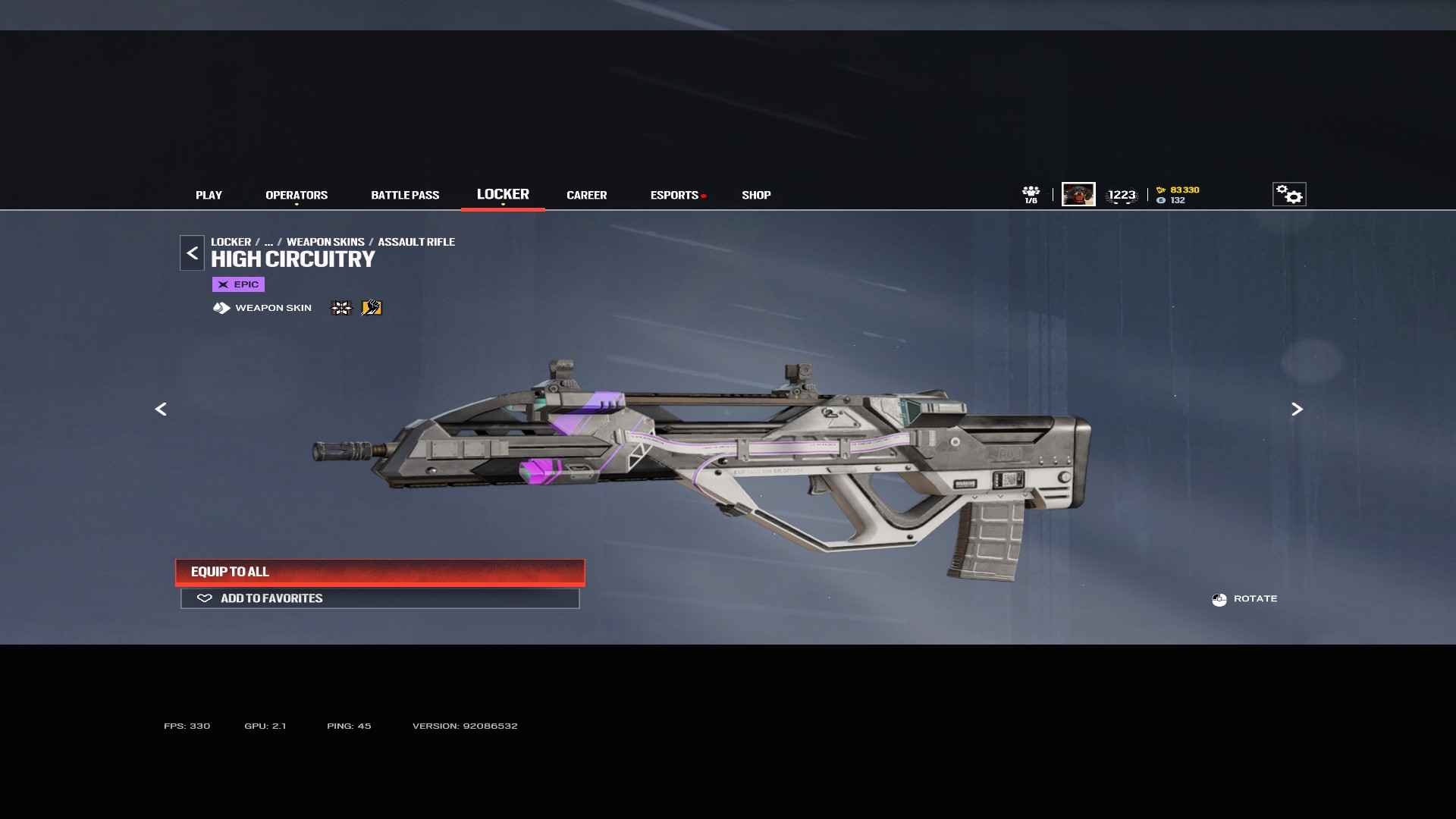Switch to the Operators tab
1456x819 pixels.
[x=297, y=195]
